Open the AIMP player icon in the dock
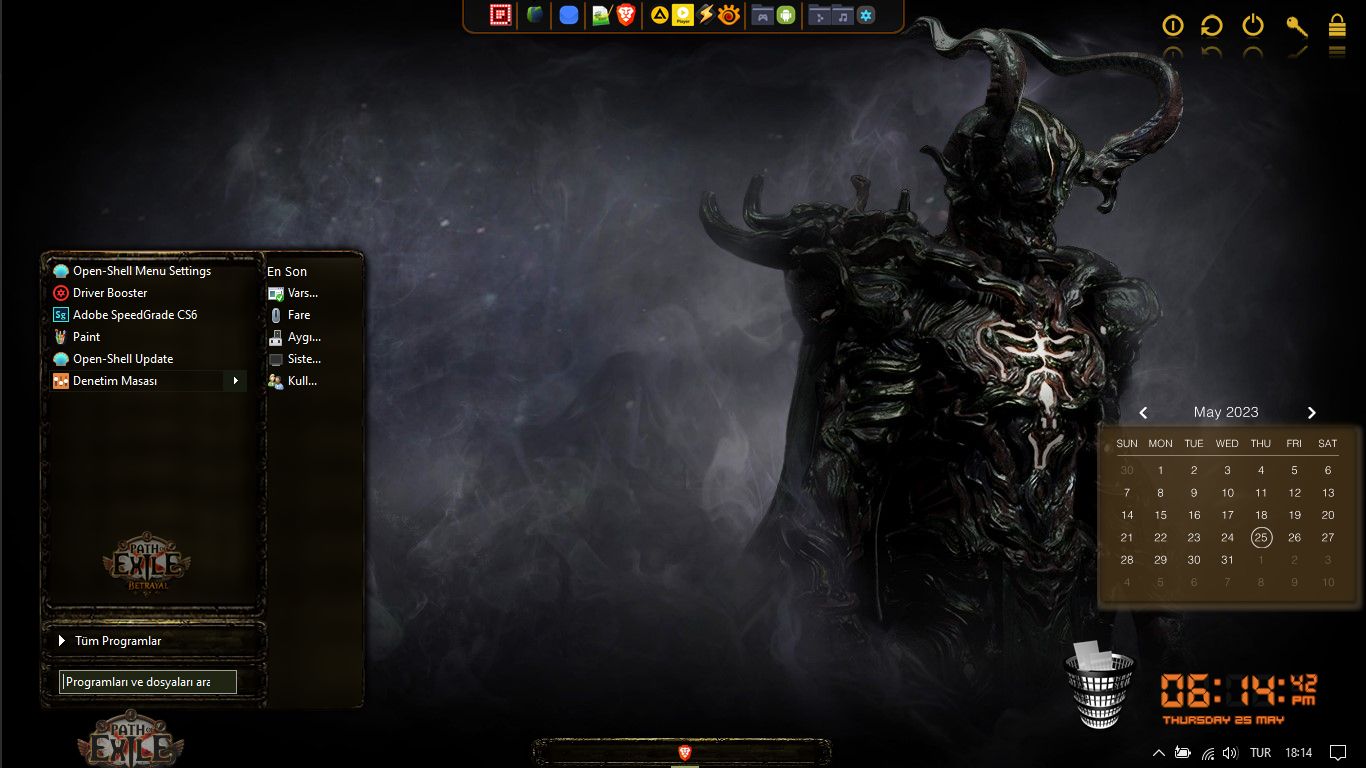This screenshot has width=1366, height=768. [659, 15]
